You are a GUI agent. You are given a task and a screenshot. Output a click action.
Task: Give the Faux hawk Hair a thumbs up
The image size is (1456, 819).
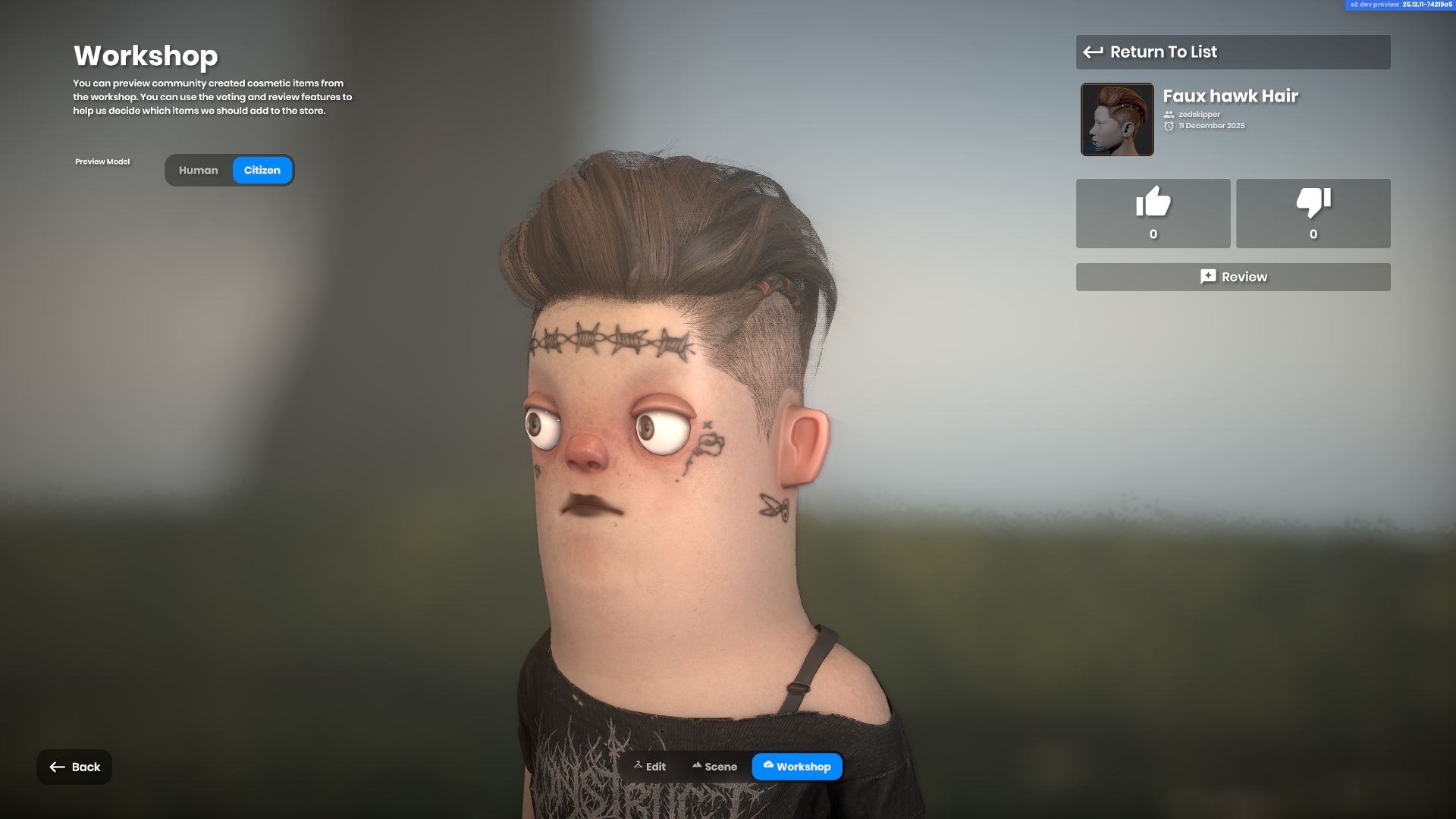pyautogui.click(x=1153, y=213)
